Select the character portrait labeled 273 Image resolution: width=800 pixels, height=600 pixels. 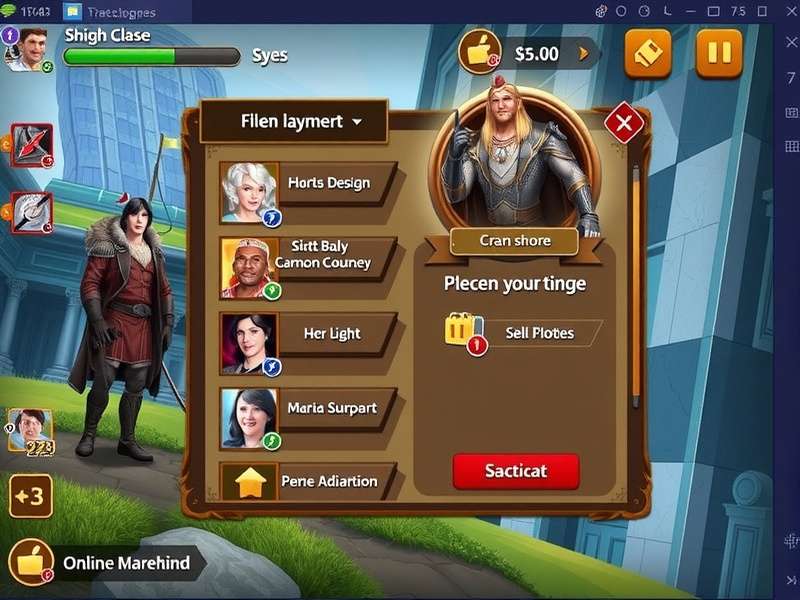(30, 430)
